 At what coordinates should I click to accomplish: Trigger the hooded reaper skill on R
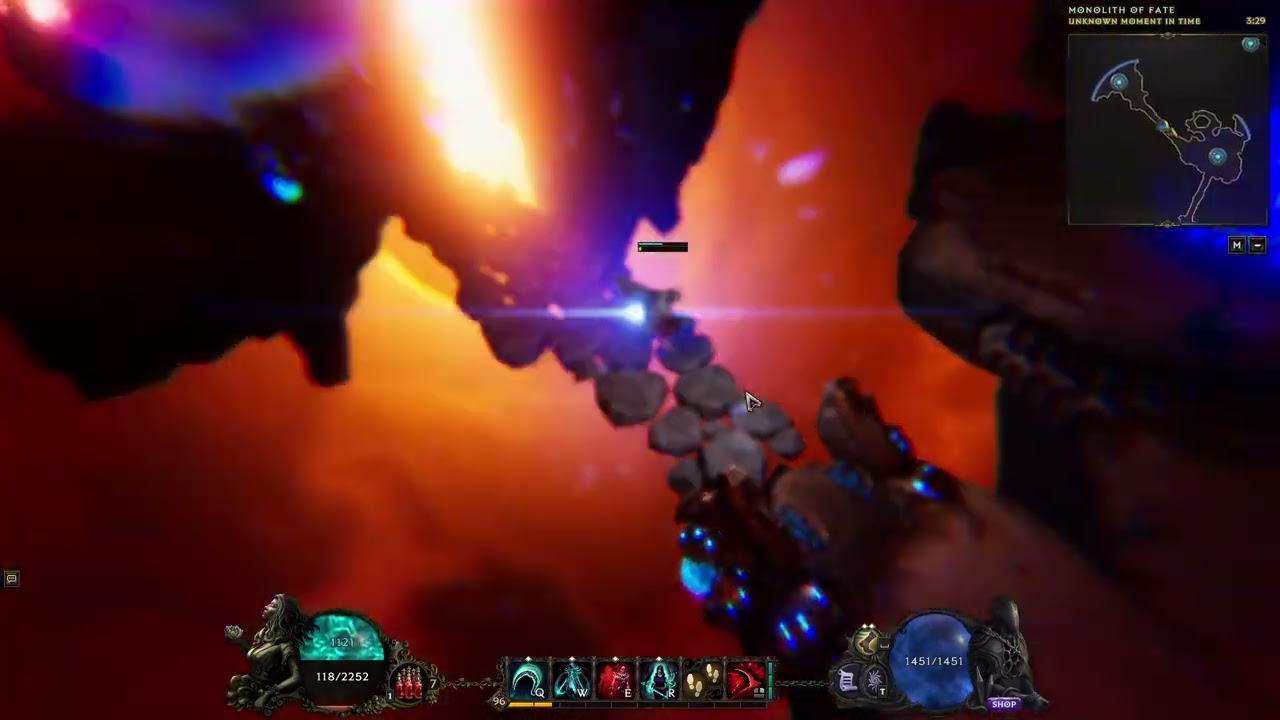pos(659,680)
